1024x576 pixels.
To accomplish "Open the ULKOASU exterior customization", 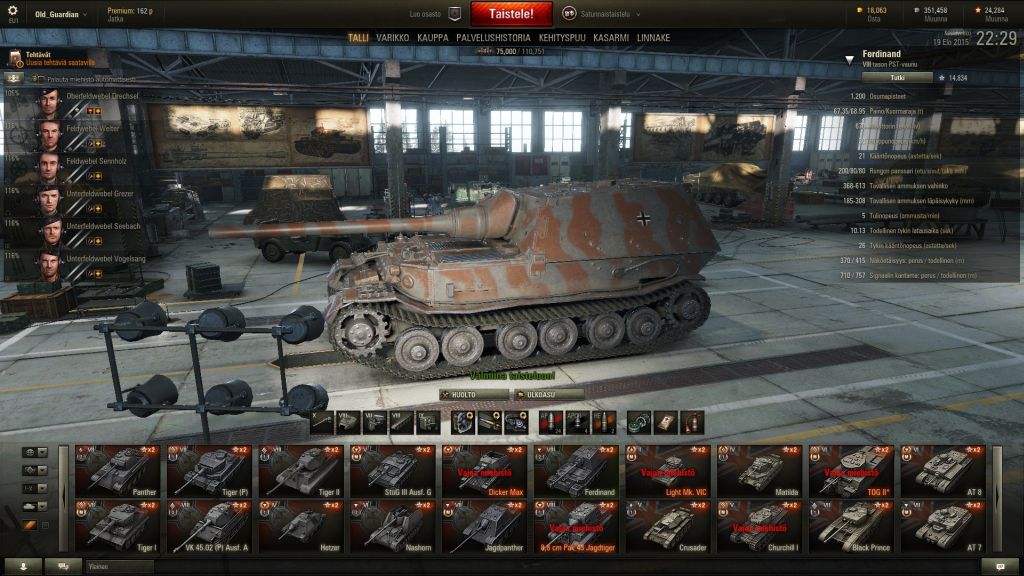I will [x=548, y=394].
